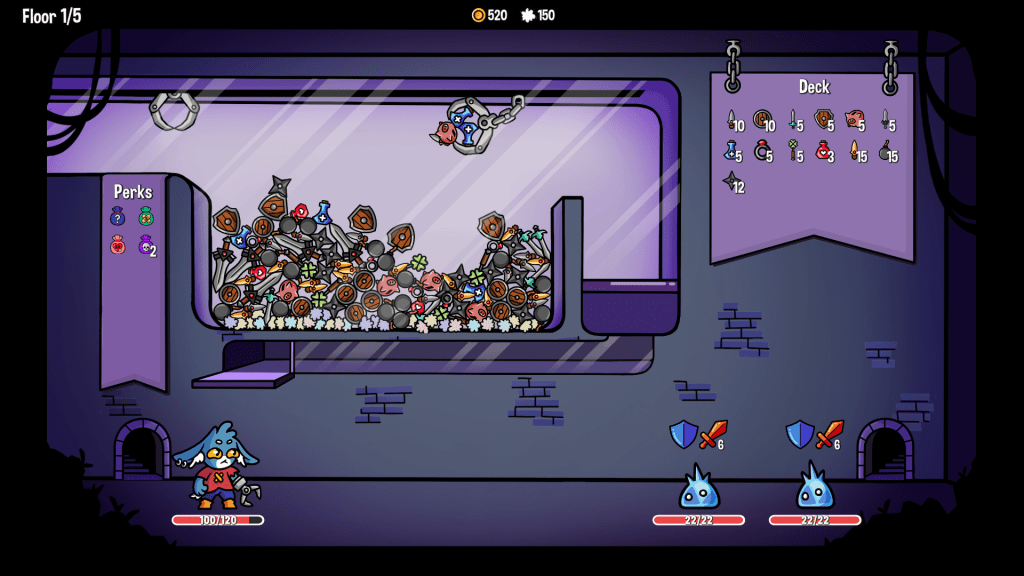Inspect the ruby ring in the Deck

[761, 151]
